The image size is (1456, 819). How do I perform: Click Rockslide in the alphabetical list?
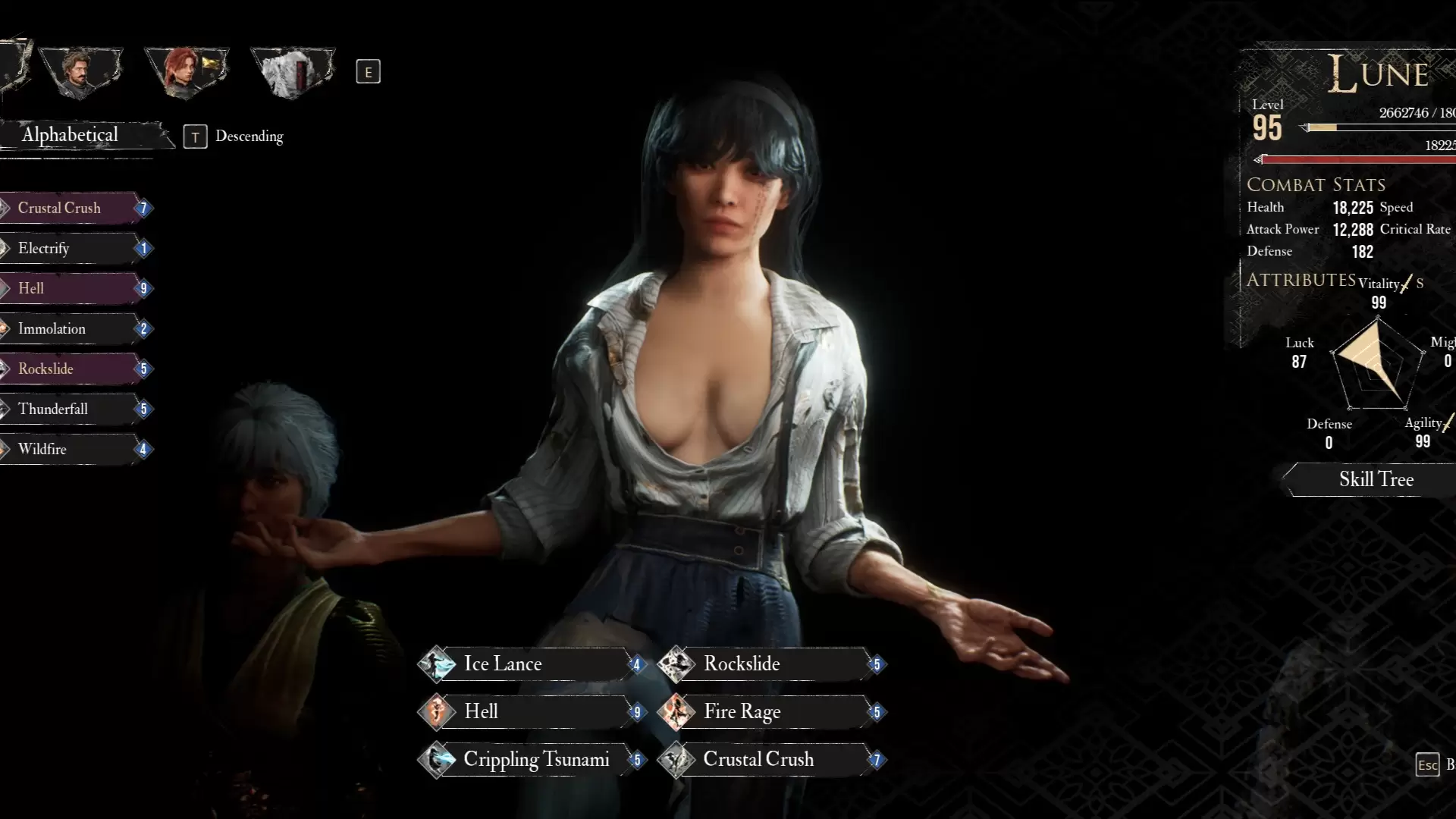72,369
